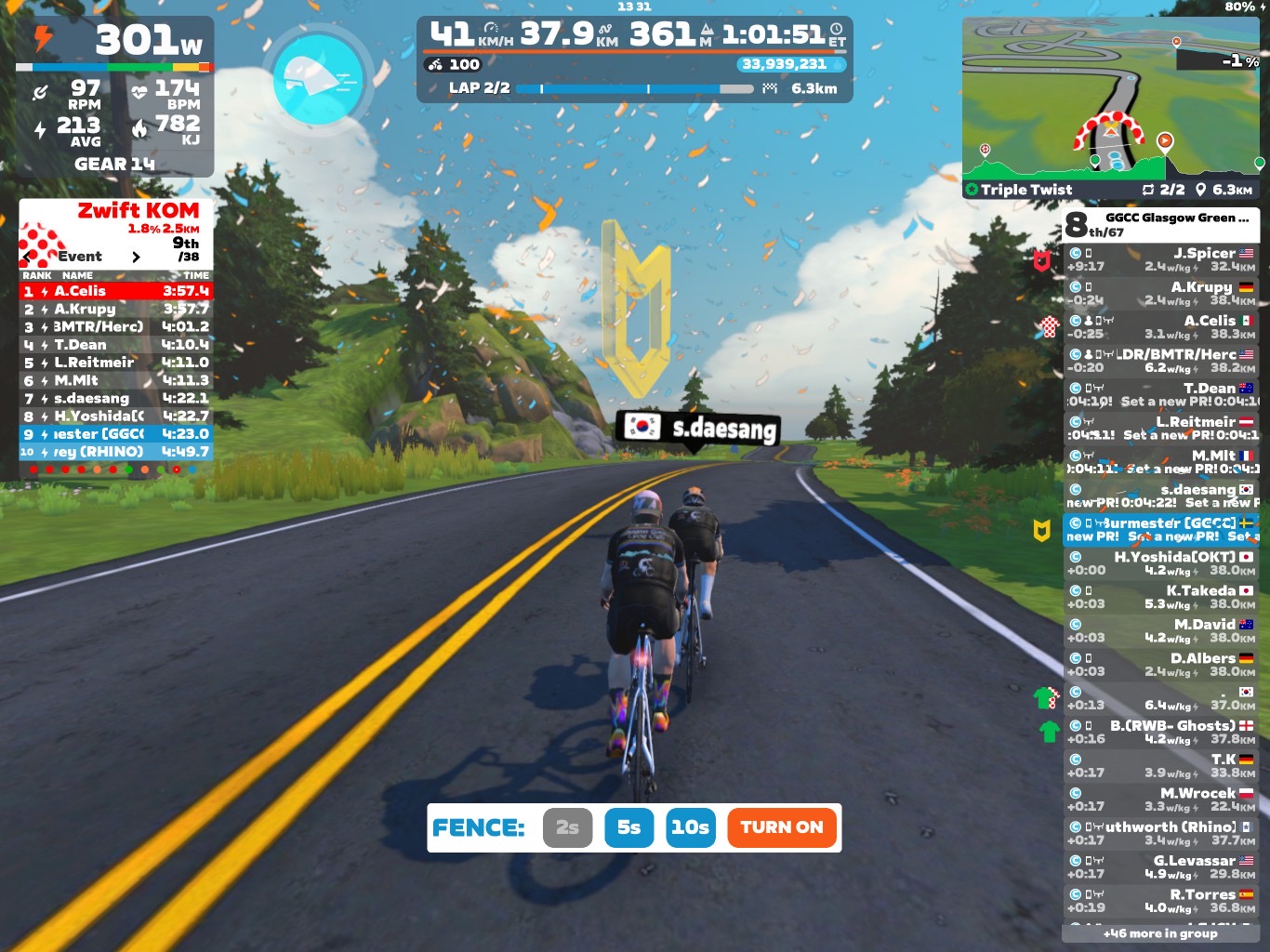The image size is (1270, 952).
Task: Select R.Torres in the nearby riders list
Action: pos(1160,900)
